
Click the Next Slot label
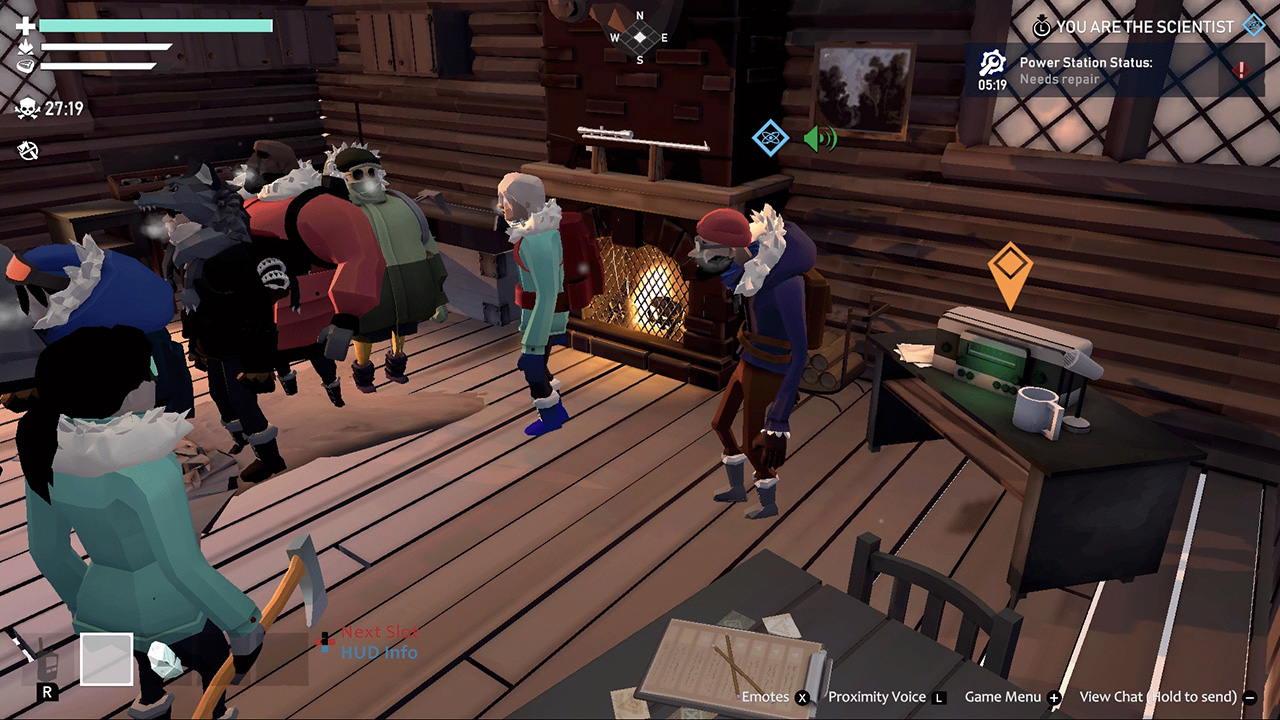point(380,631)
